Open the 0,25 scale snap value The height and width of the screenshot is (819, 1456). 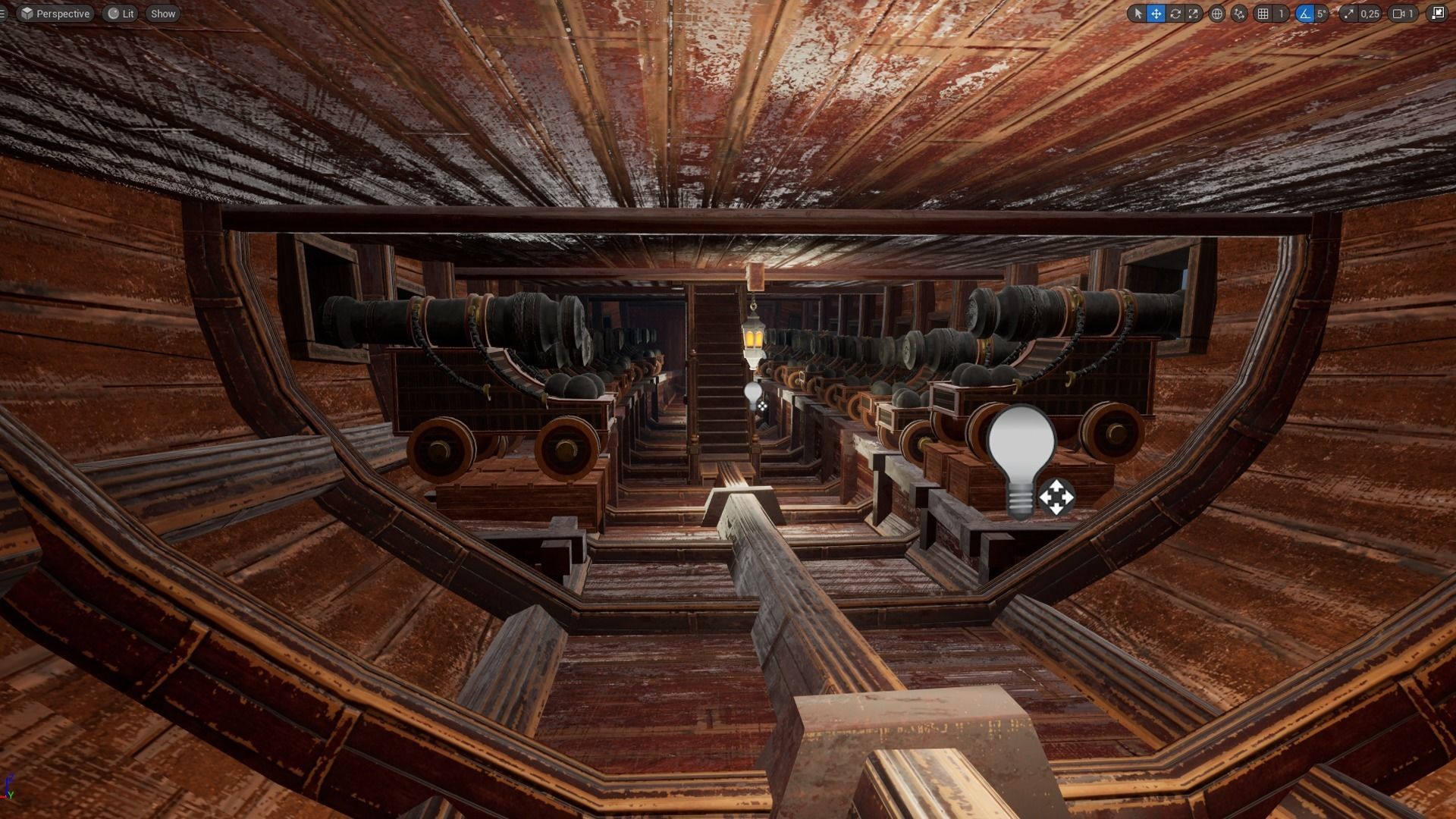click(1370, 14)
